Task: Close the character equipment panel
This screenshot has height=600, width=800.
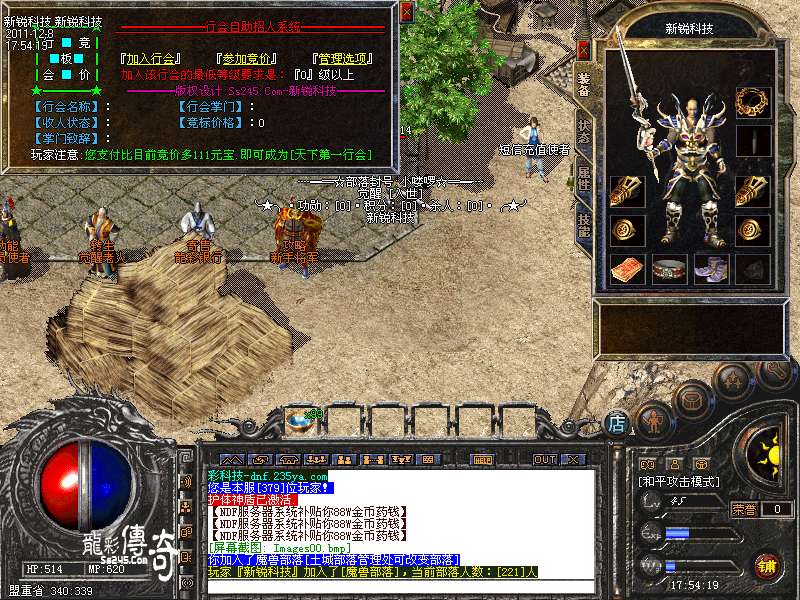Action: pos(584,50)
